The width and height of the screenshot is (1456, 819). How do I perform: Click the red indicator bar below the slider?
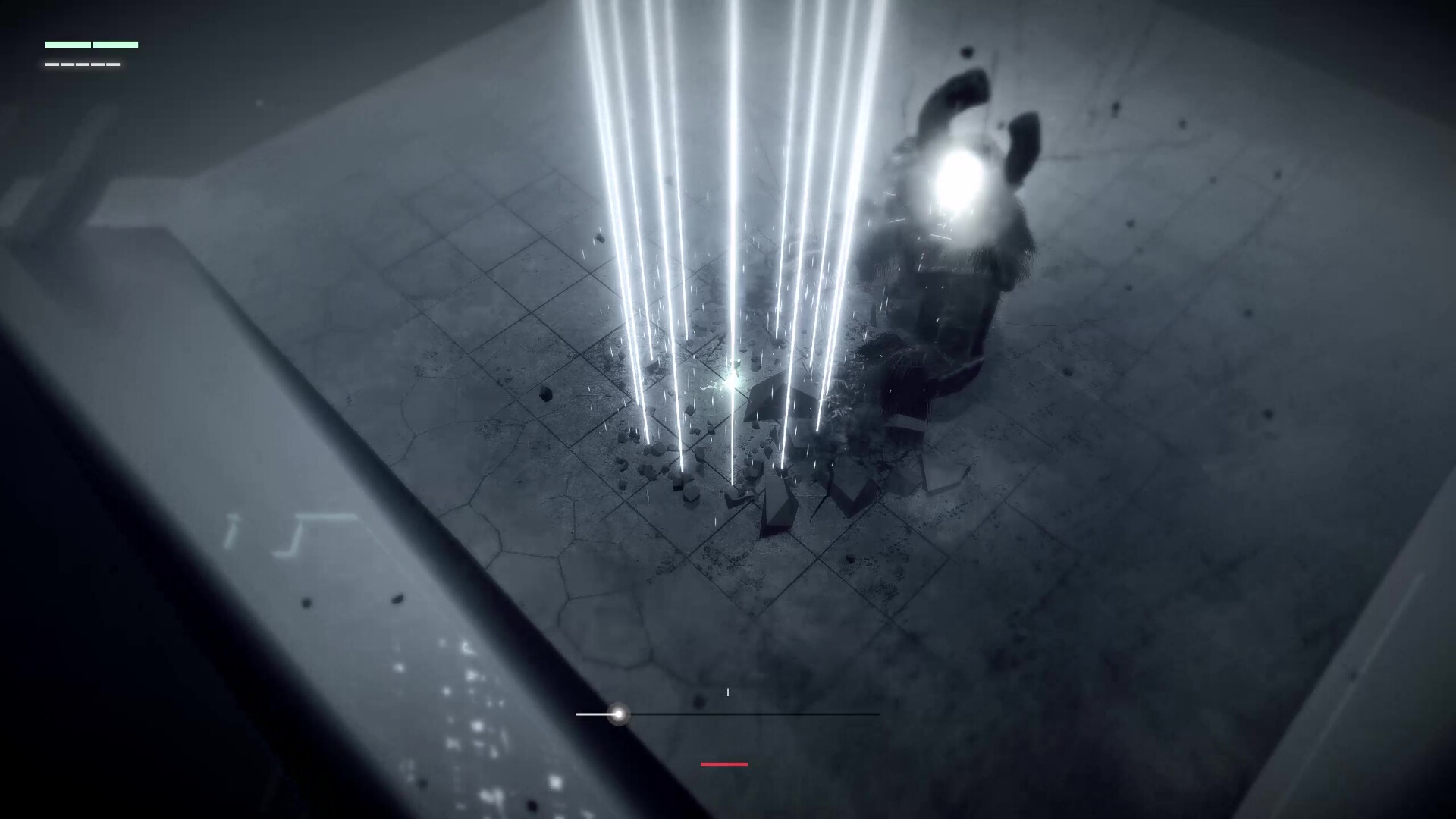723,764
